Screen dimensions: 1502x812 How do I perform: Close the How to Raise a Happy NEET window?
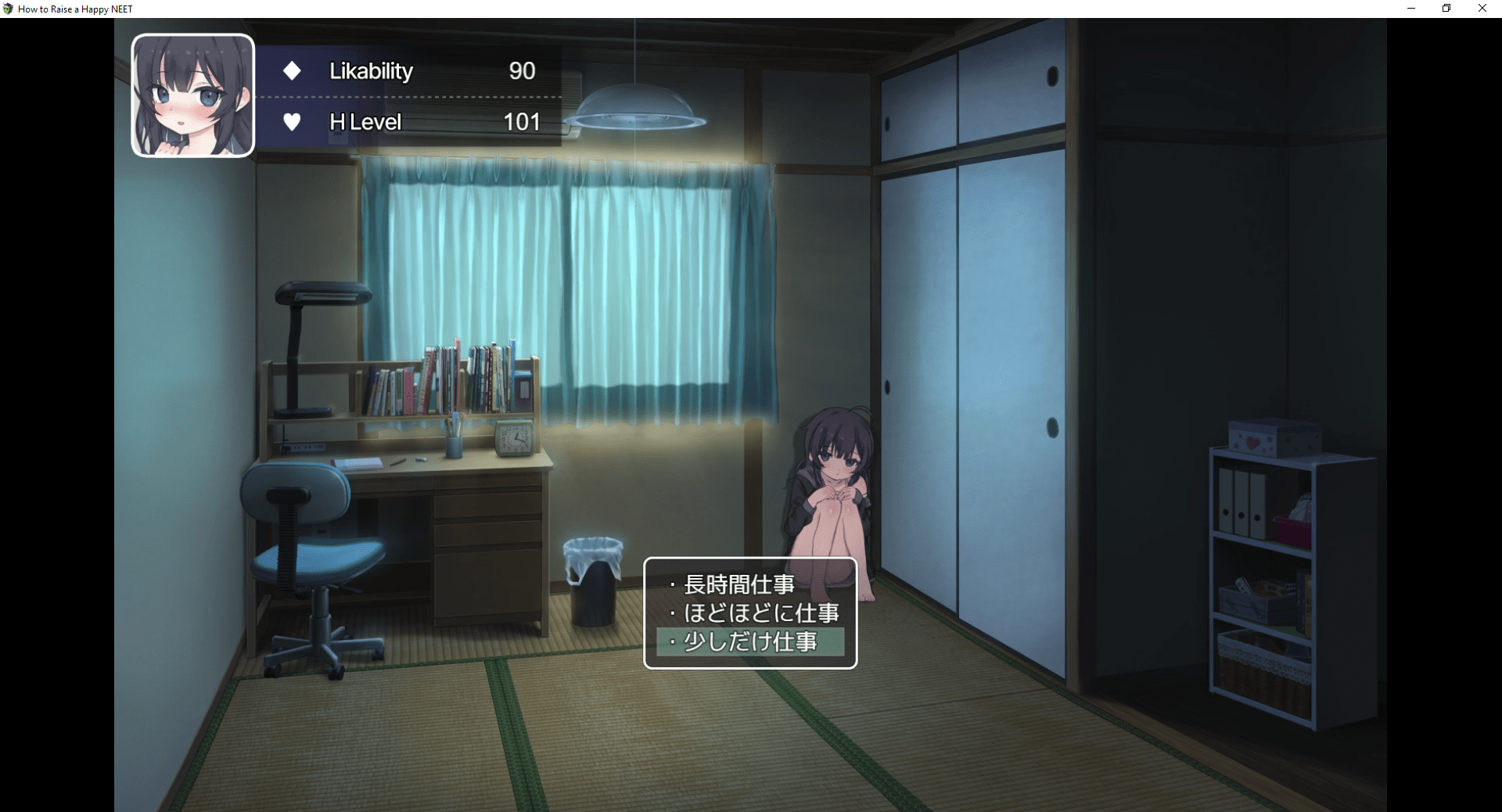[1482, 9]
